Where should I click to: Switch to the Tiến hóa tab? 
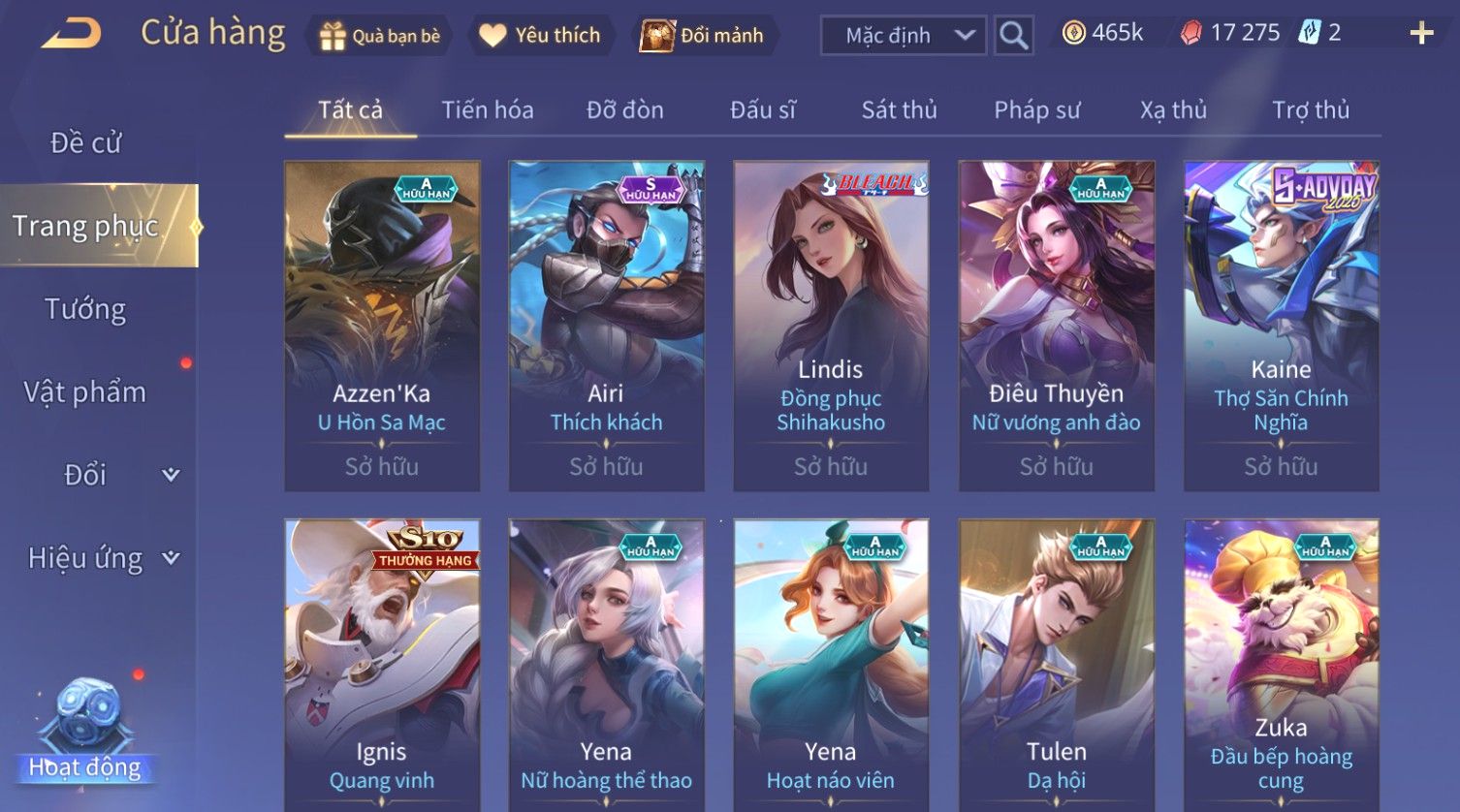pos(488,110)
